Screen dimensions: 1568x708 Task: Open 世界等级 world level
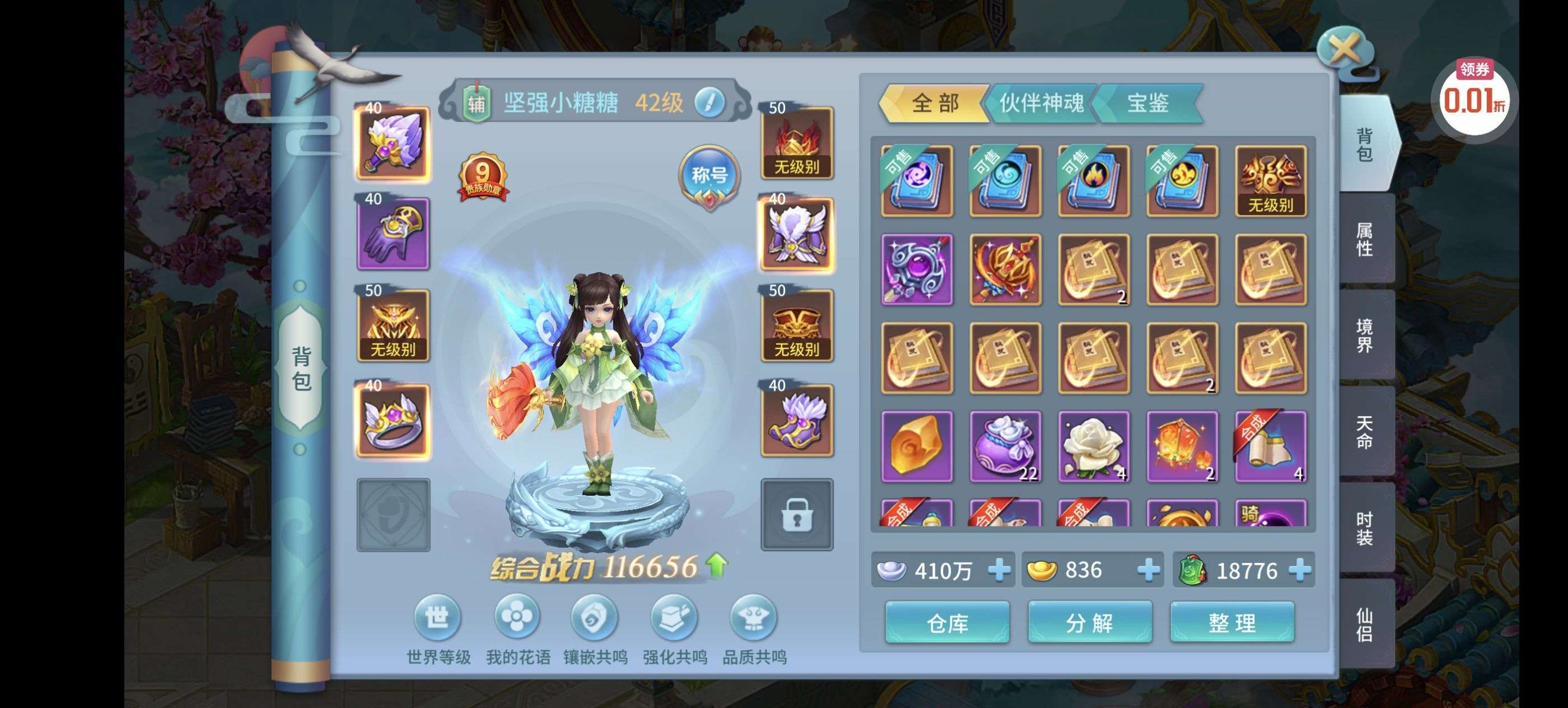[437, 618]
